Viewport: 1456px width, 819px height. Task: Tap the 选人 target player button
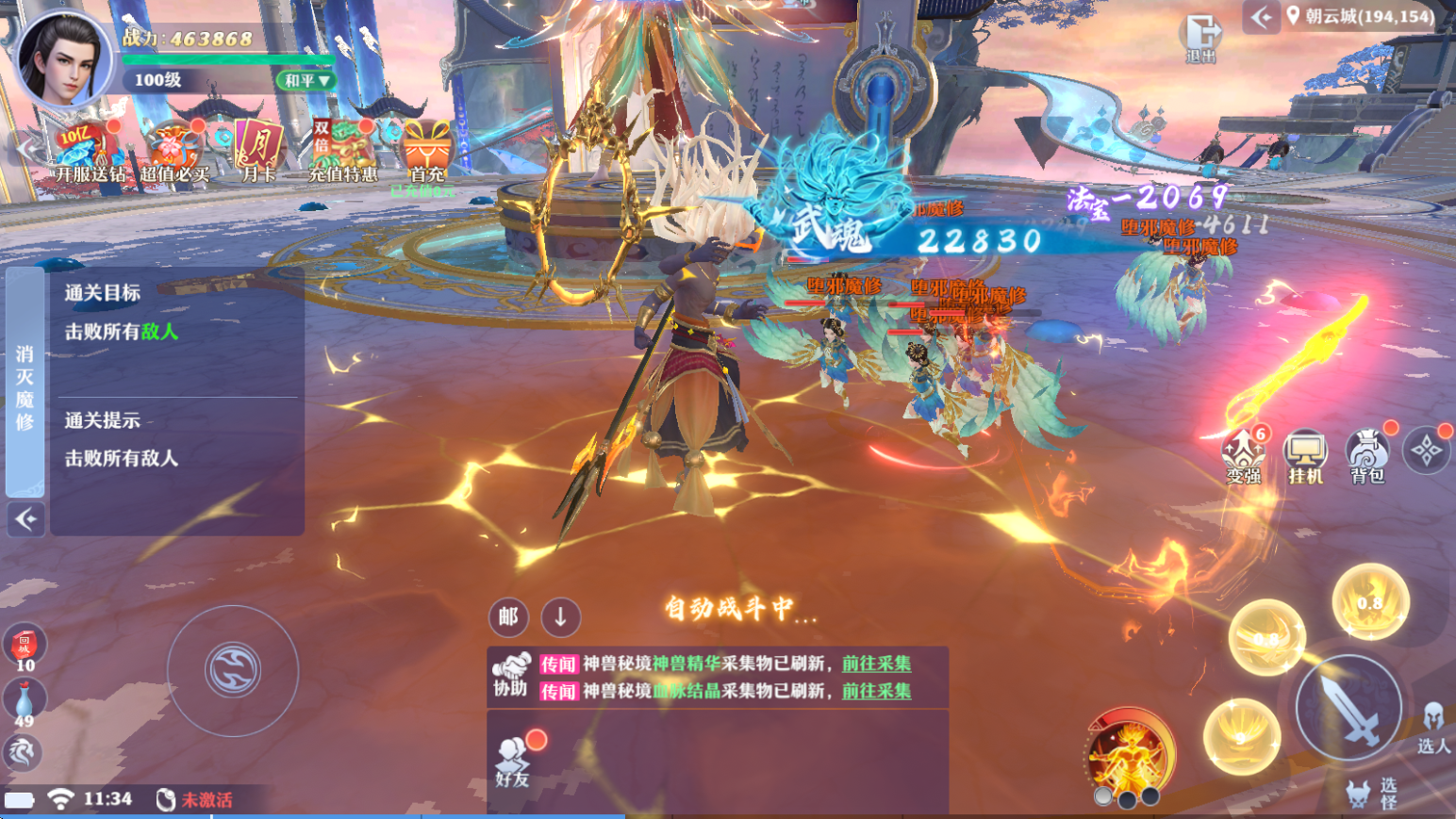(1432, 728)
